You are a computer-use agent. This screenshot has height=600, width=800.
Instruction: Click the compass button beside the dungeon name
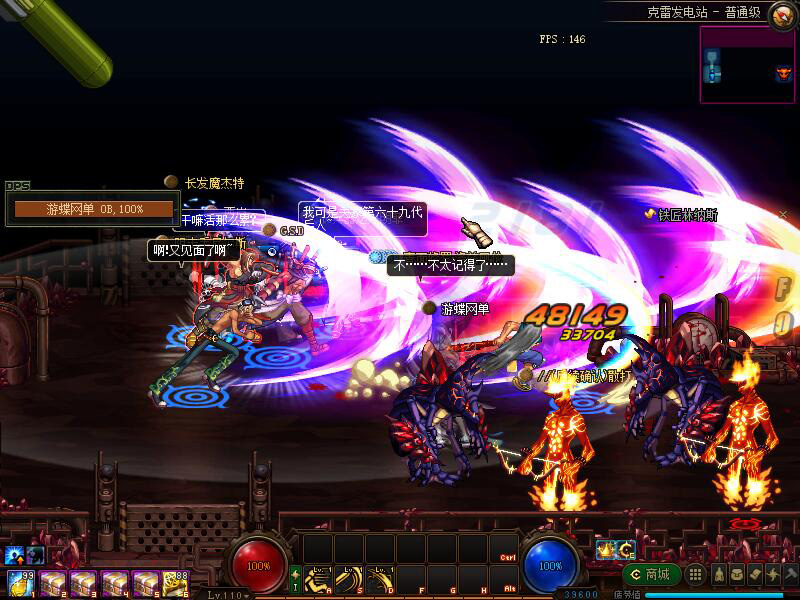pos(782,15)
